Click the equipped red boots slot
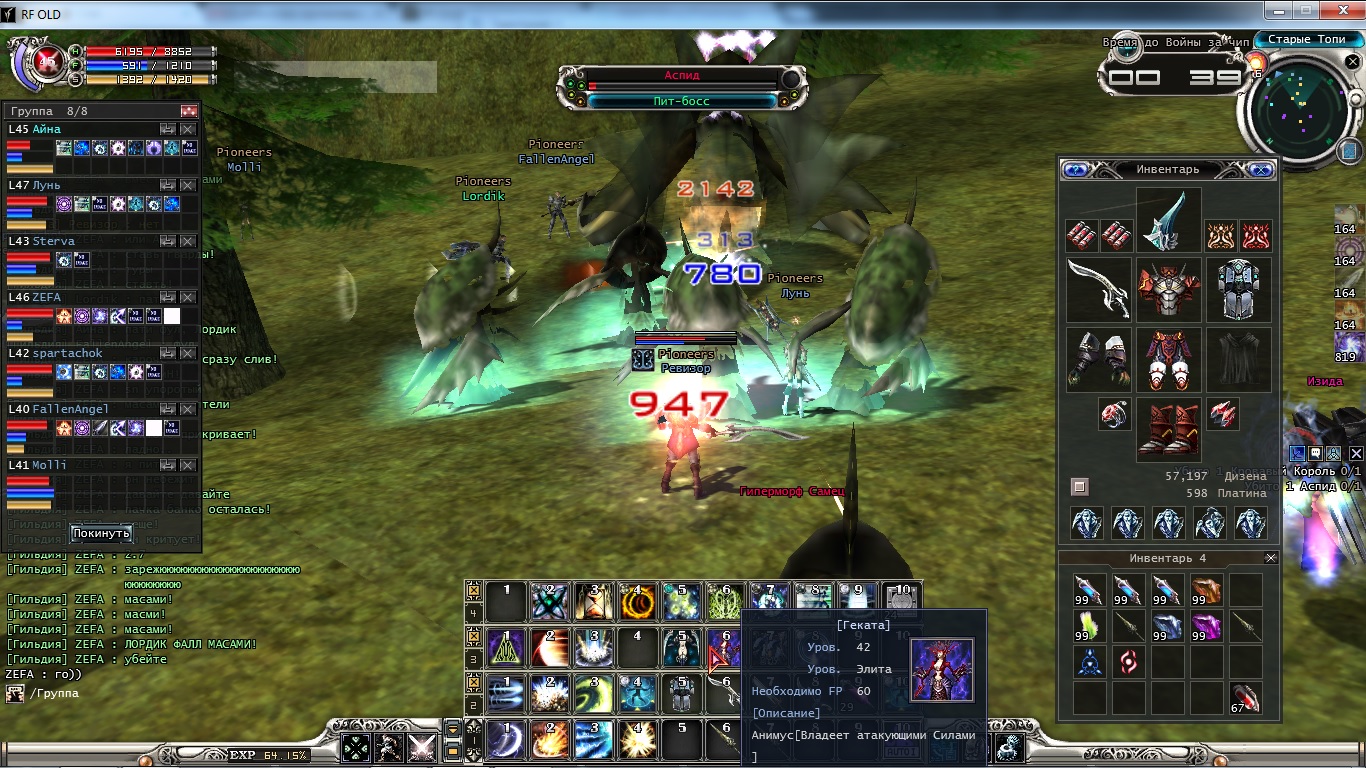This screenshot has width=1366, height=768. point(1168,429)
